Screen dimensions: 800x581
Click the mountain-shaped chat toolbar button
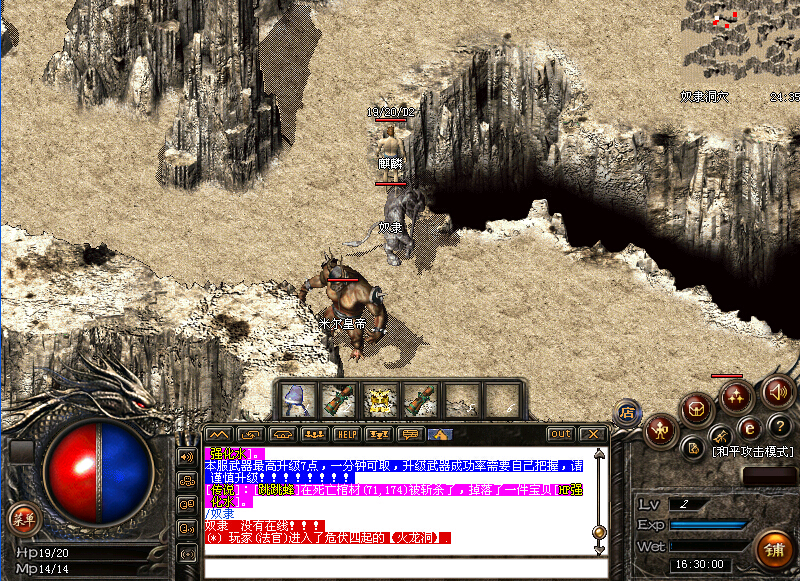click(219, 434)
